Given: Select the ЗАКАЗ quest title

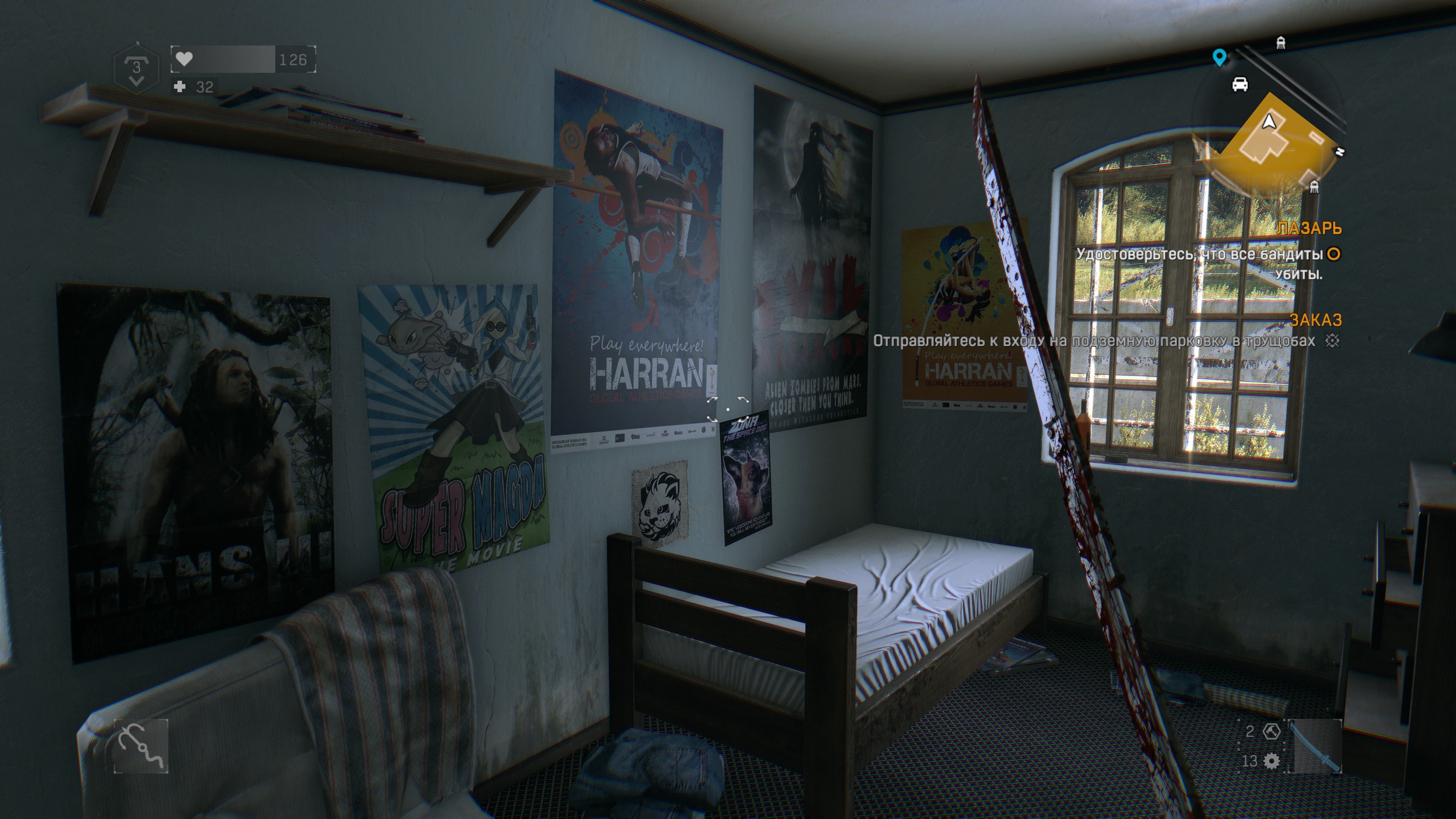Looking at the screenshot, I should pos(1315,320).
